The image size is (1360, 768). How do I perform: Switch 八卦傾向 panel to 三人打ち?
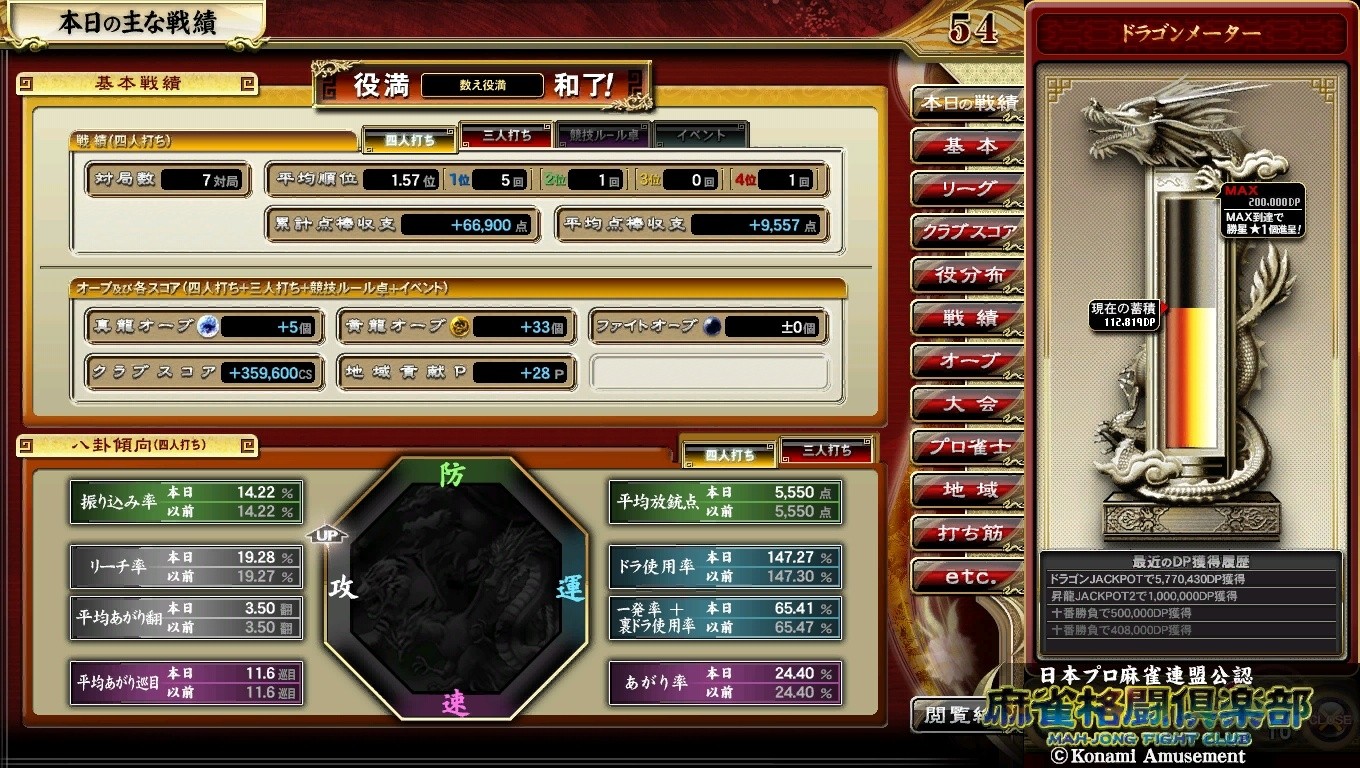pyautogui.click(x=826, y=451)
